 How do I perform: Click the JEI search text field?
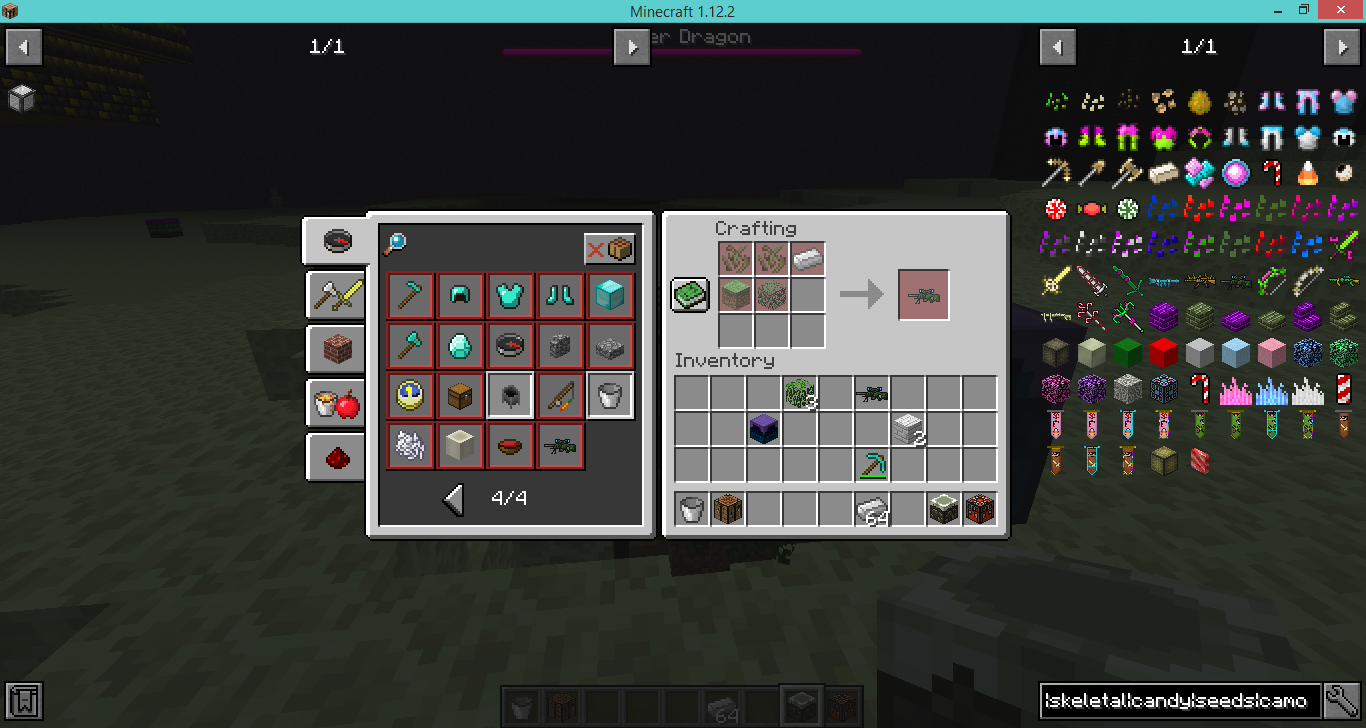pos(1180,701)
